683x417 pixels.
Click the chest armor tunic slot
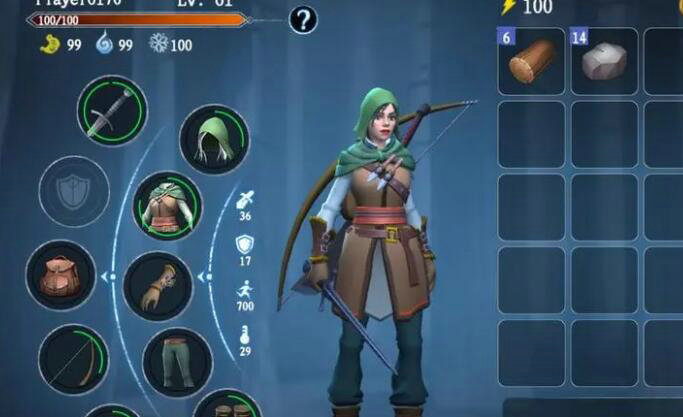(x=168, y=207)
